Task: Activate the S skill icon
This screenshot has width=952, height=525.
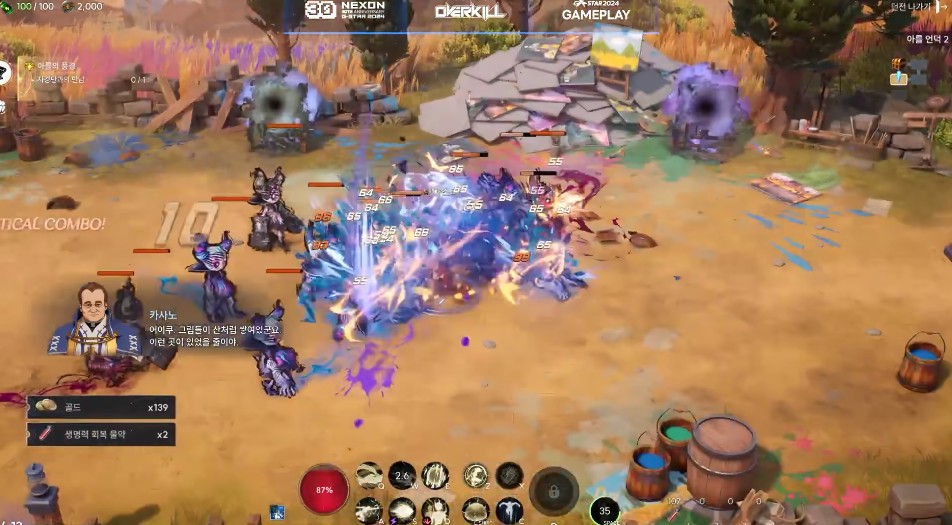Action: (x=402, y=510)
